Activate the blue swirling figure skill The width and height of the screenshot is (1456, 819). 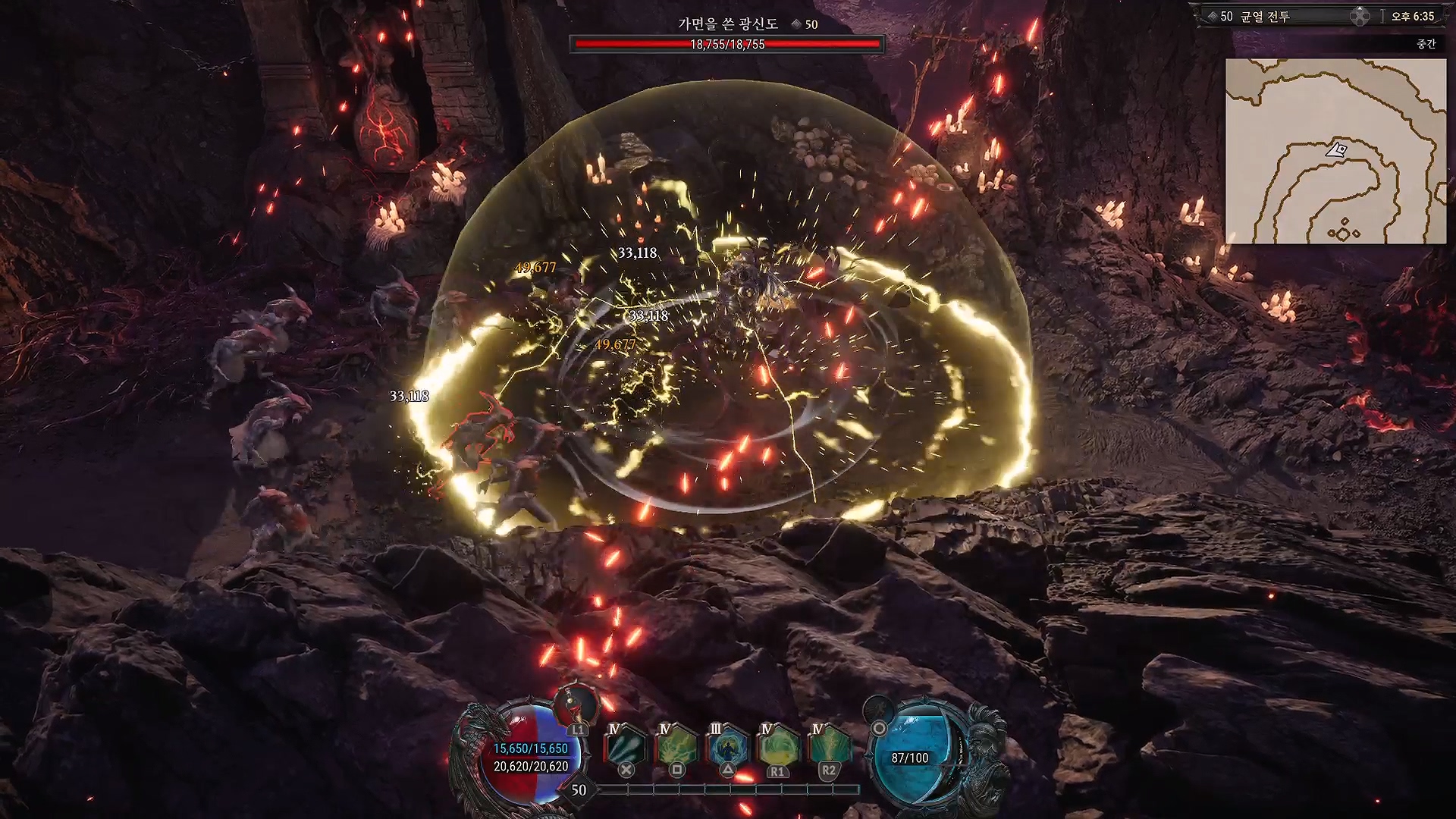726,746
